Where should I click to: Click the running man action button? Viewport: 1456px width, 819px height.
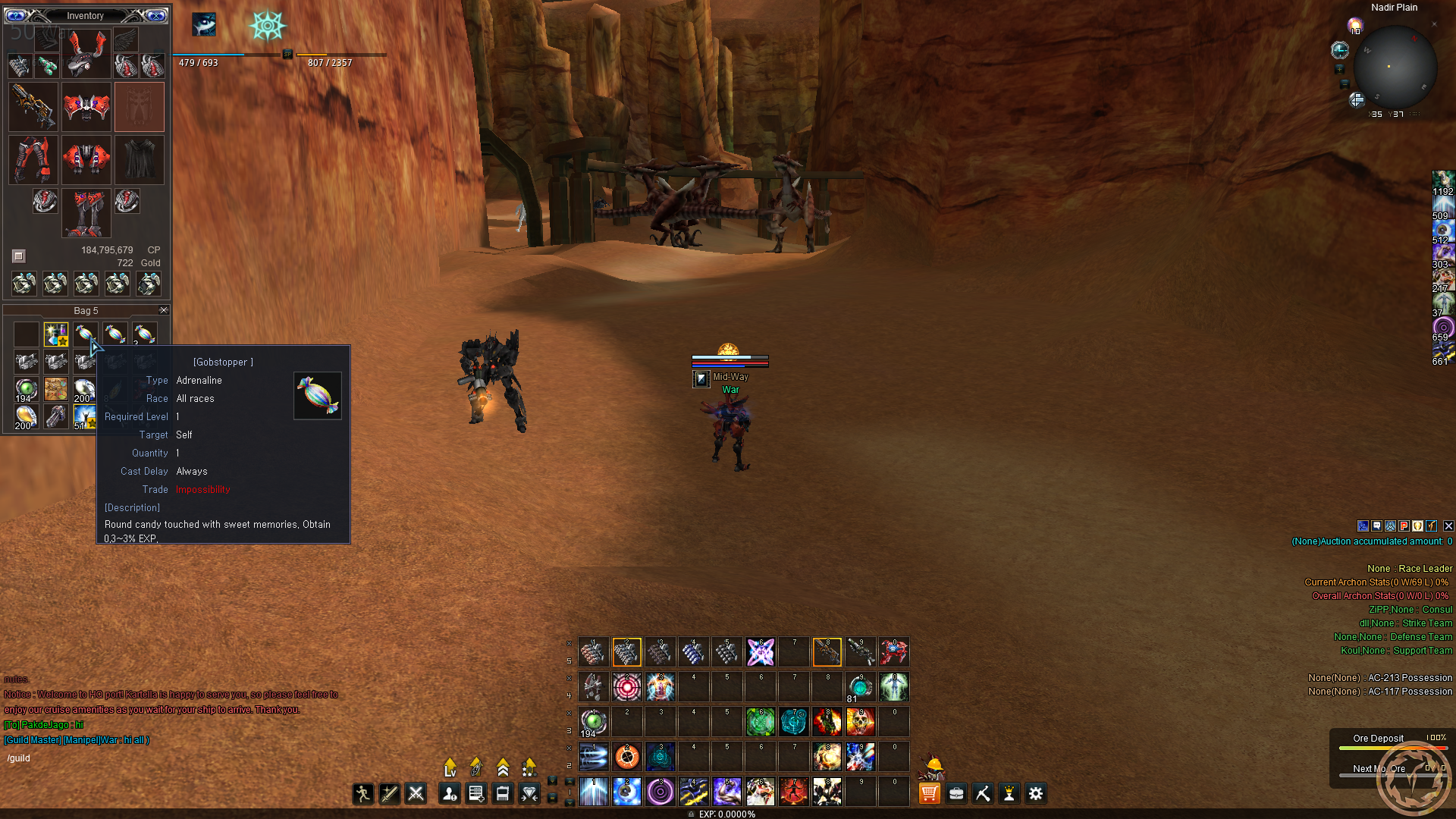(x=362, y=793)
